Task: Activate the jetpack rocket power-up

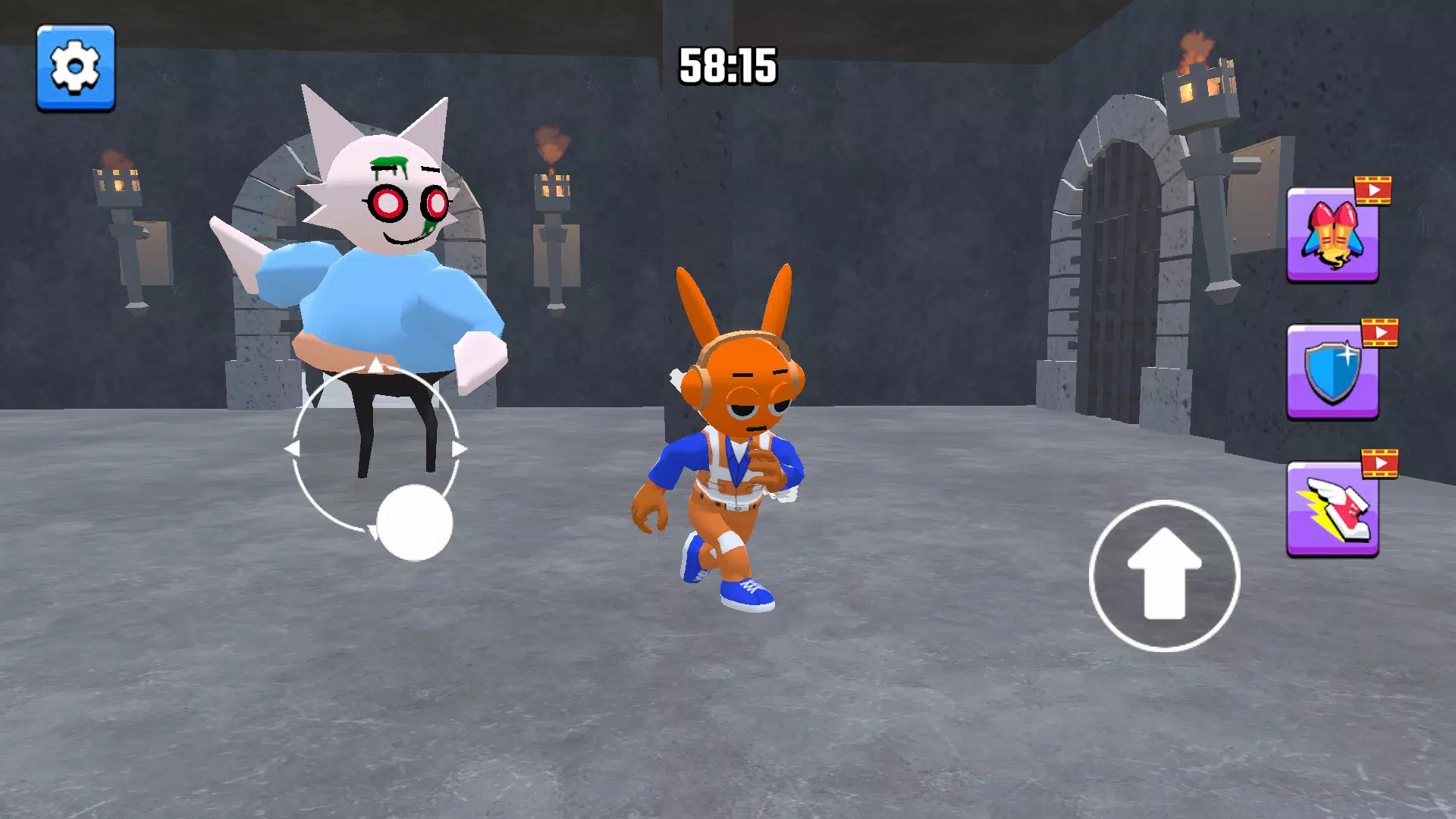Action: pos(1332,236)
